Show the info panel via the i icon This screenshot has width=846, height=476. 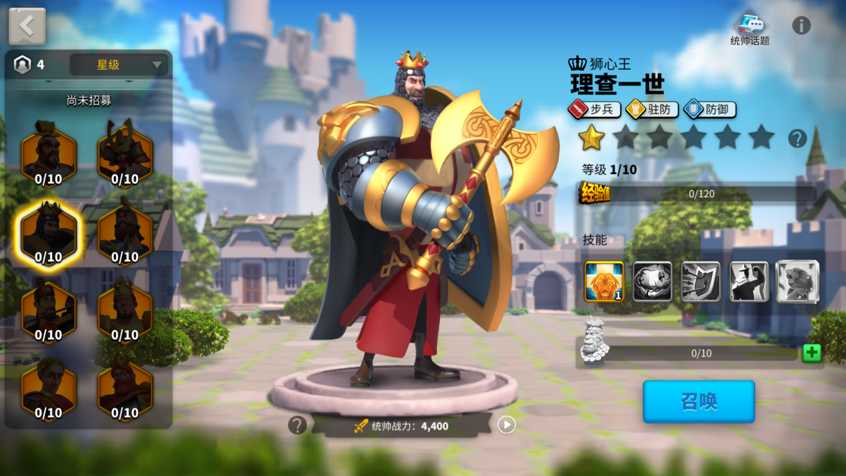click(x=802, y=26)
